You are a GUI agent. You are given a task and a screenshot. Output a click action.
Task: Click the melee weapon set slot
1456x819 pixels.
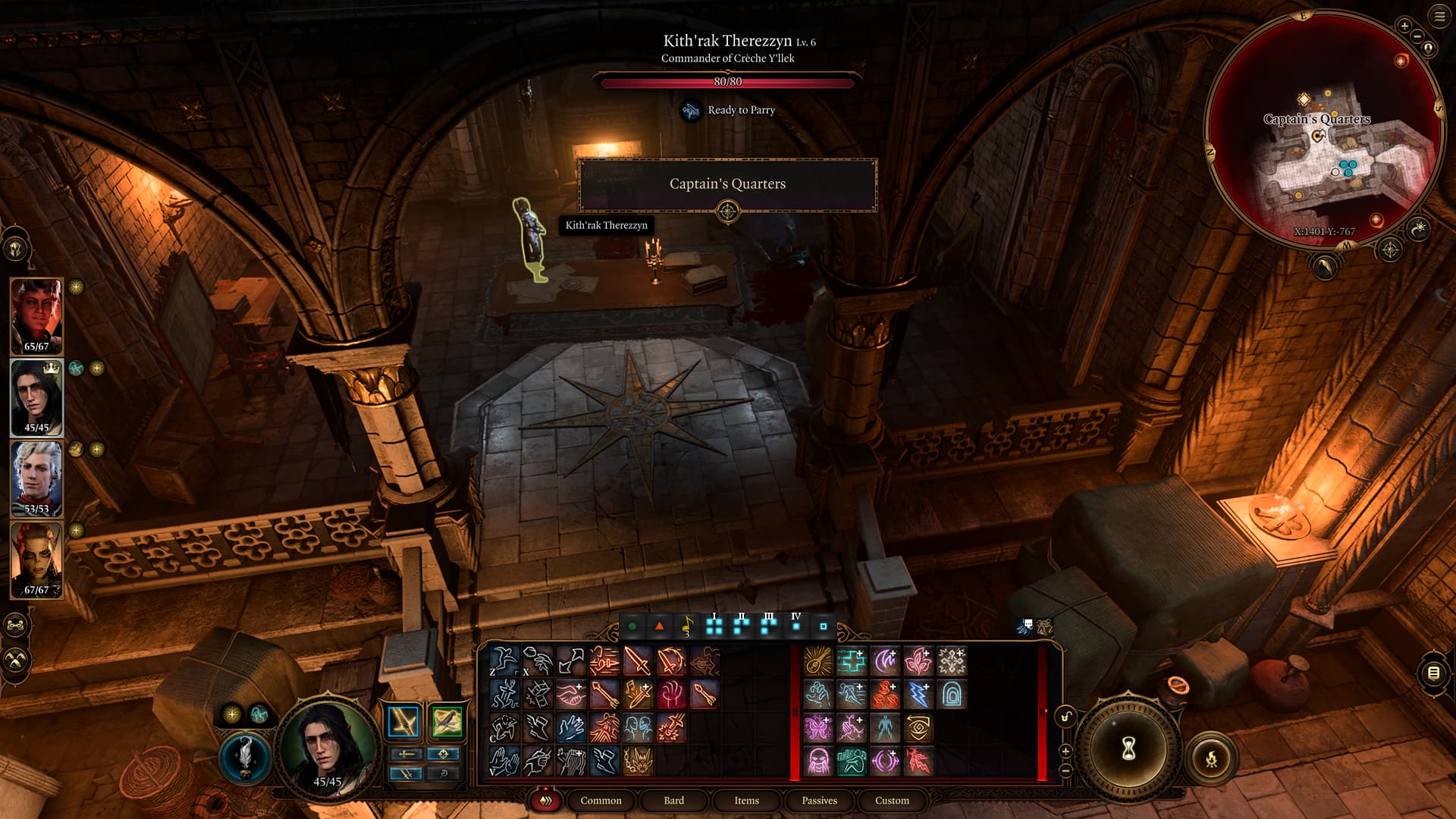pyautogui.click(x=403, y=722)
